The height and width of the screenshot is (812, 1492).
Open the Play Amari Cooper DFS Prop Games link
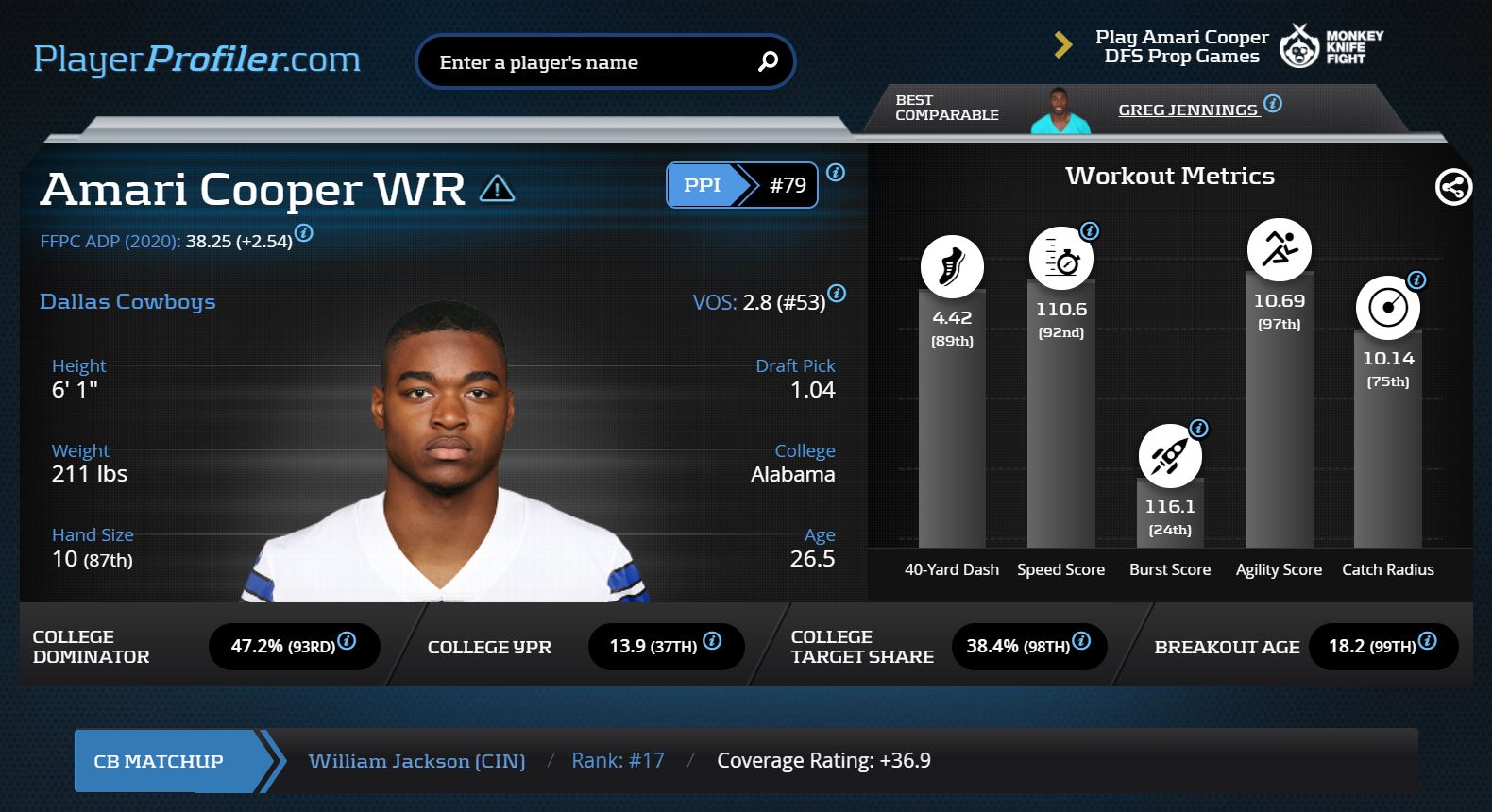[x=1181, y=46]
